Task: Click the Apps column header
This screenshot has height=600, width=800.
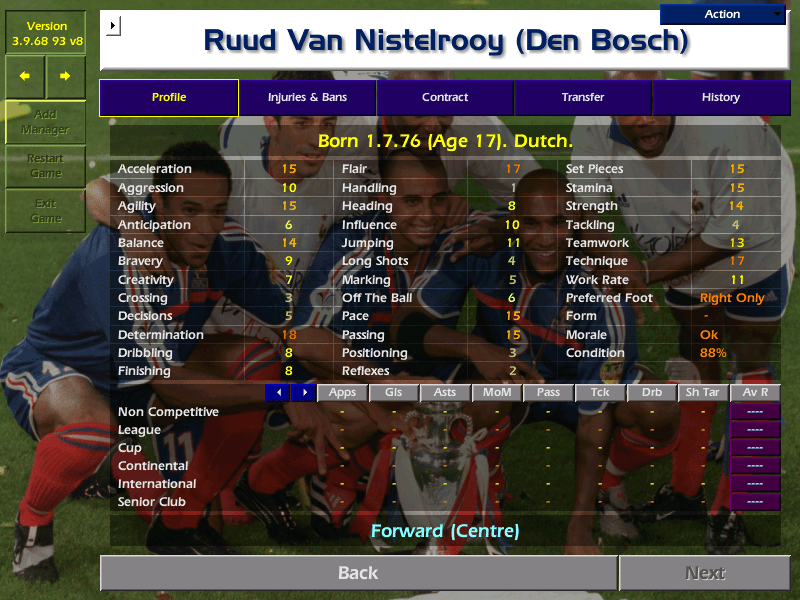Action: (342, 393)
